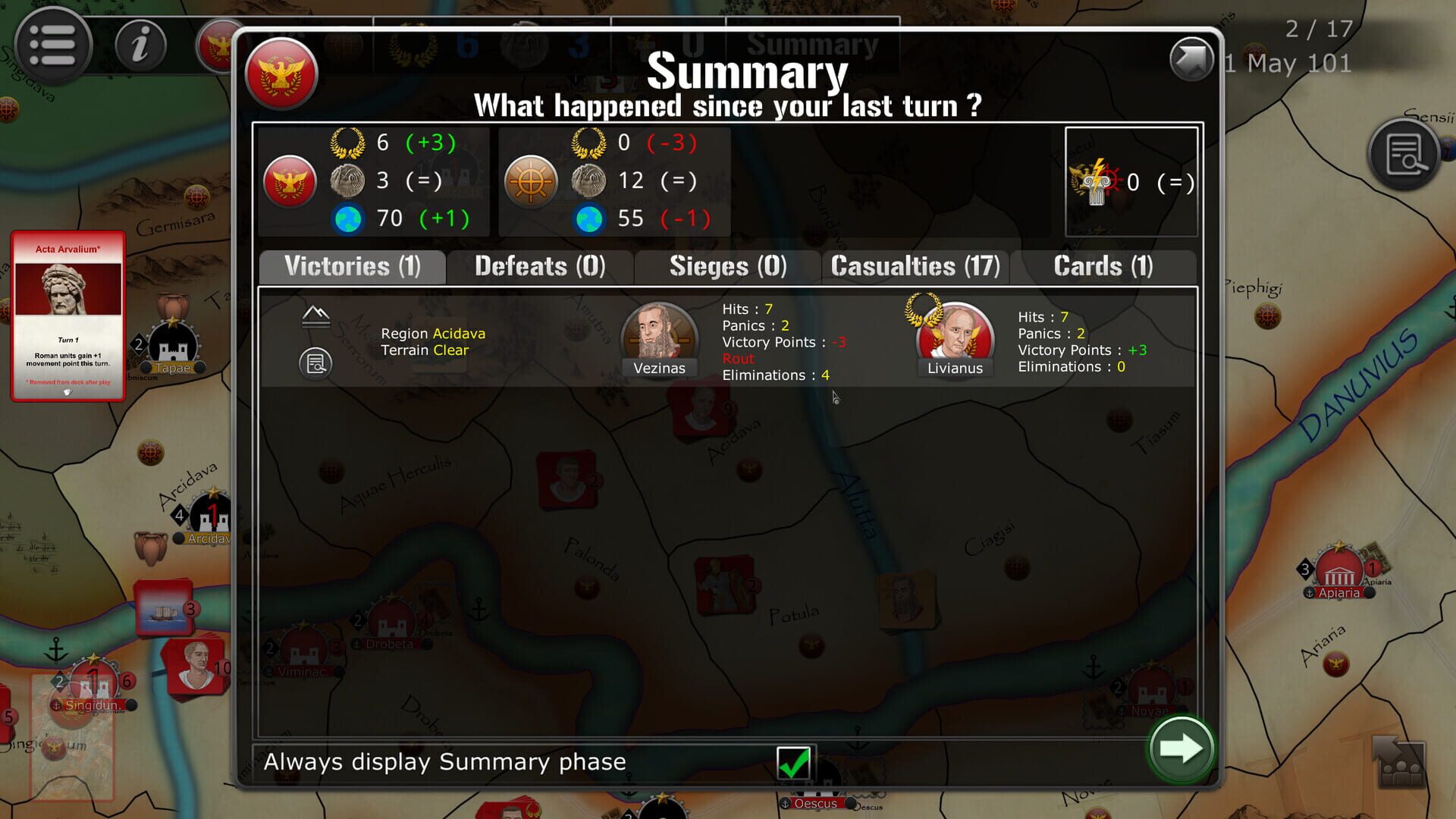Viewport: 1456px width, 819px height.
Task: Select the orange sun faction icon in the summary
Action: (531, 182)
